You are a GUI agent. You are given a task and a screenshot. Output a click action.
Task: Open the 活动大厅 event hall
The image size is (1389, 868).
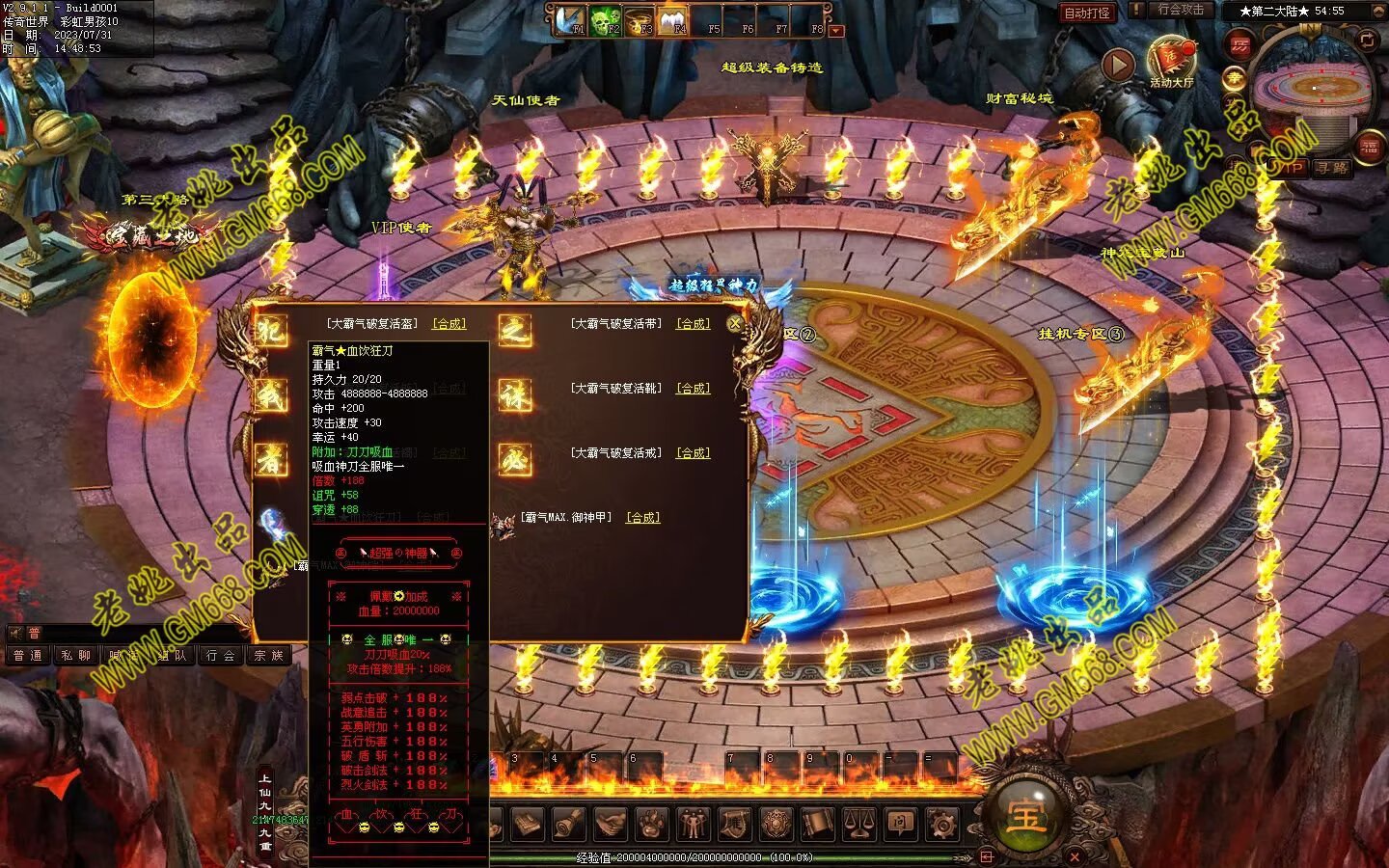(x=1172, y=64)
